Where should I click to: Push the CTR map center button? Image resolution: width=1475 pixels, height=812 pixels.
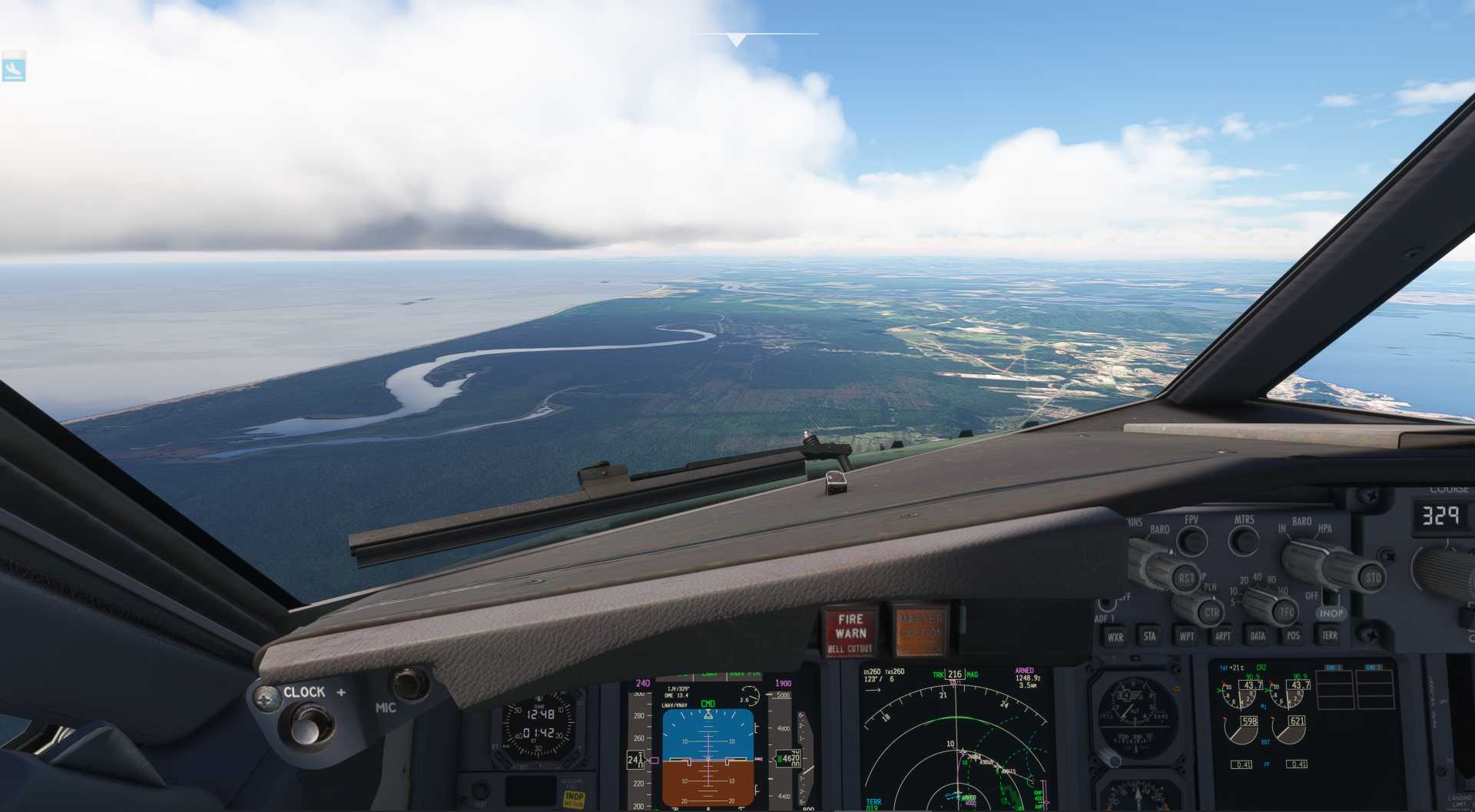(x=1211, y=612)
